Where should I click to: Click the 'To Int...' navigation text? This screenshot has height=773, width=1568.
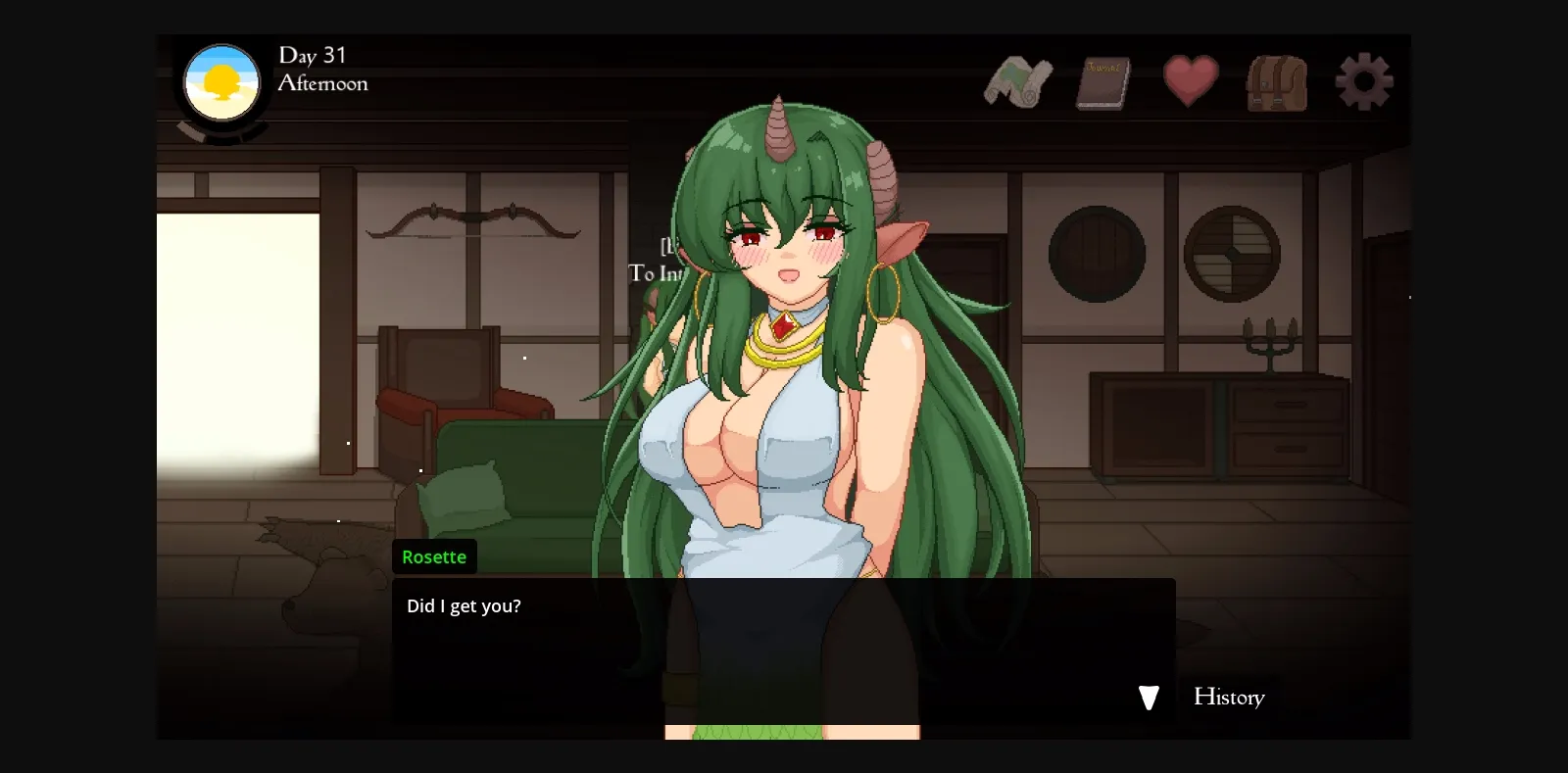click(x=655, y=274)
